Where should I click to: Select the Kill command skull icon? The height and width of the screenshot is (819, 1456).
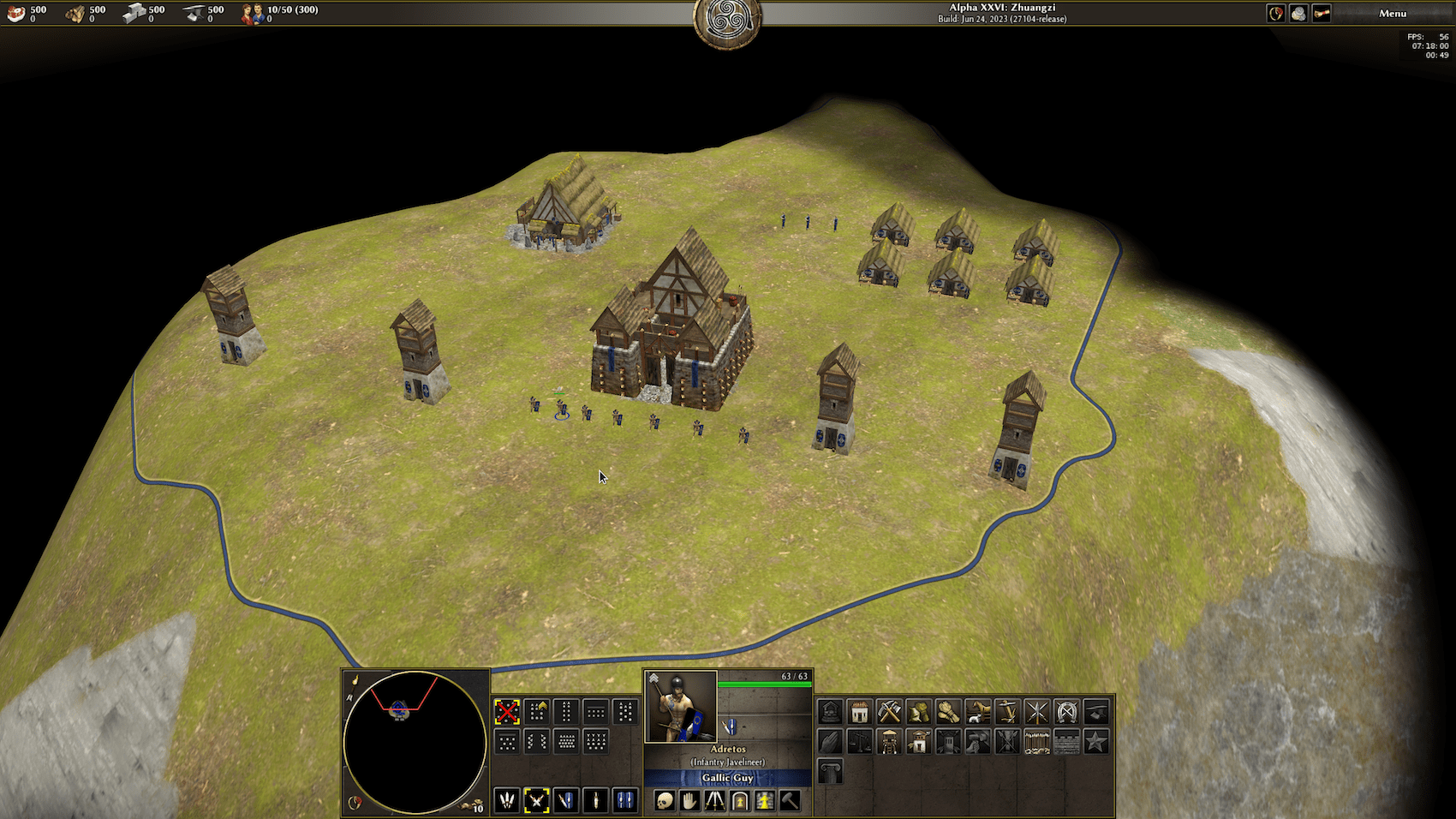click(x=665, y=800)
